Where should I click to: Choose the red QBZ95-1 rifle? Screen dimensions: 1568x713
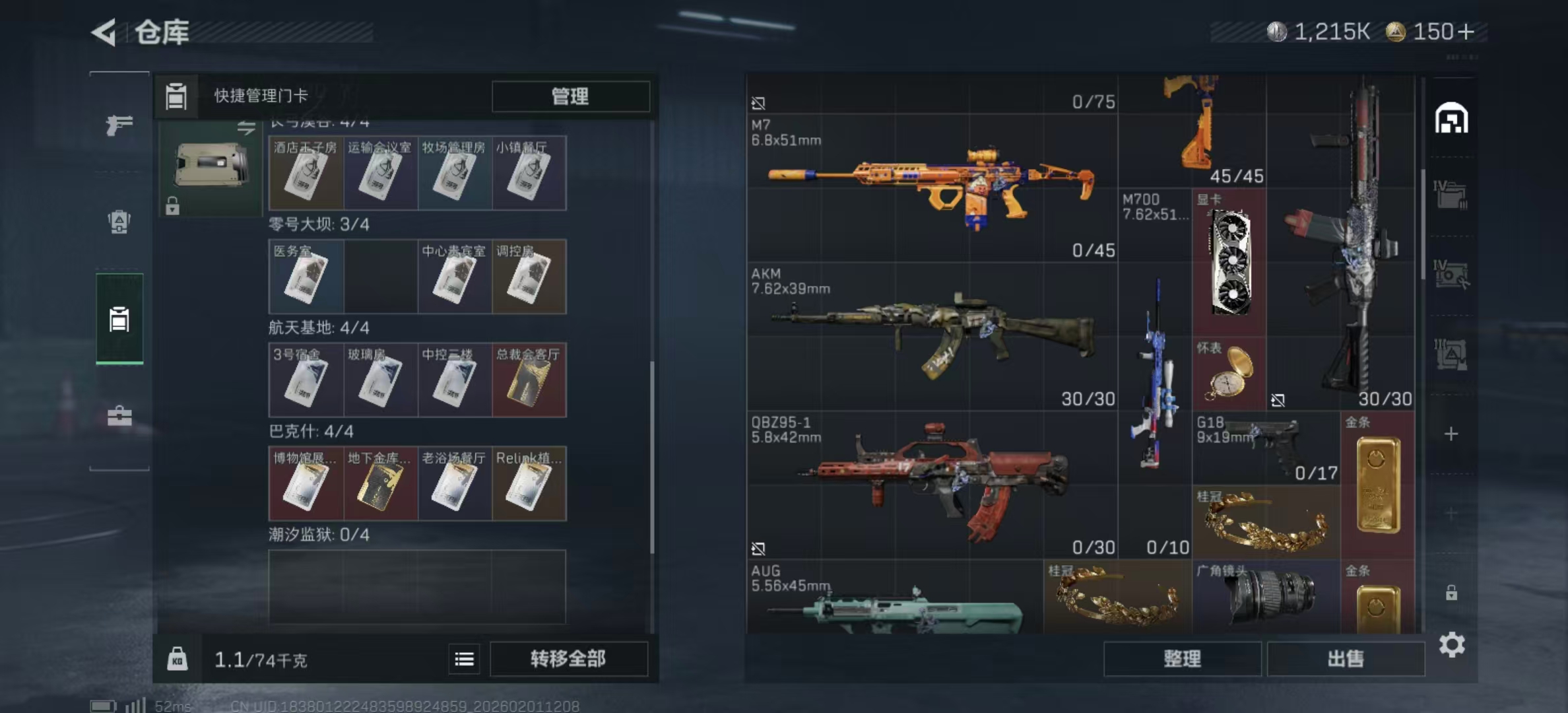(931, 485)
